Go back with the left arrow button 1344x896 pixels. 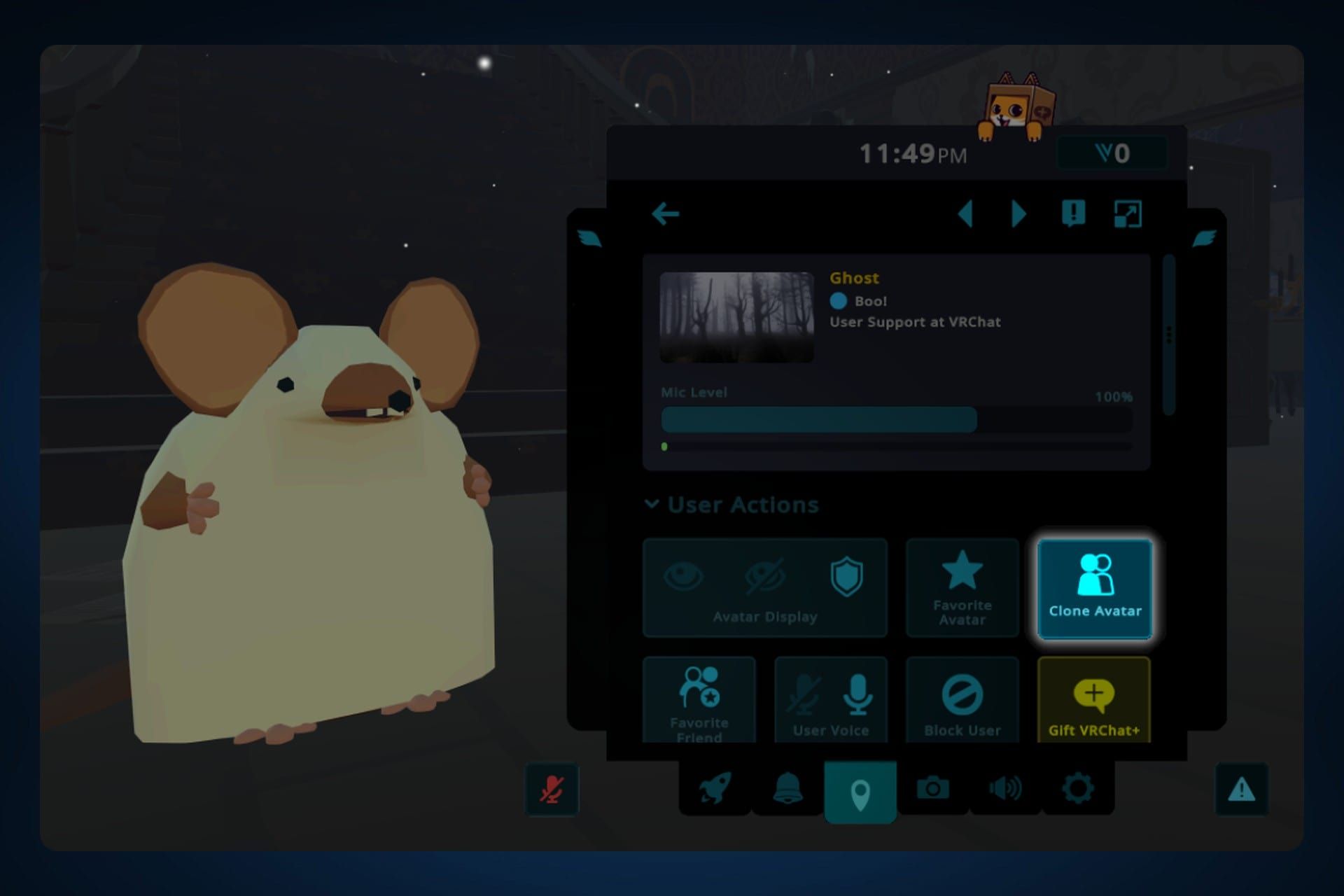point(665,213)
